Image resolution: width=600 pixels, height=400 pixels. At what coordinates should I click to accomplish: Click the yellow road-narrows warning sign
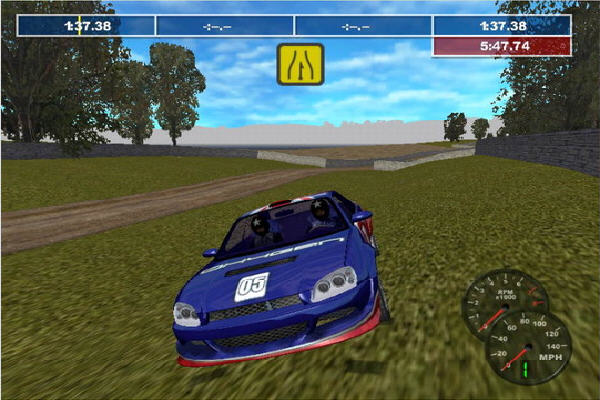tap(300, 64)
